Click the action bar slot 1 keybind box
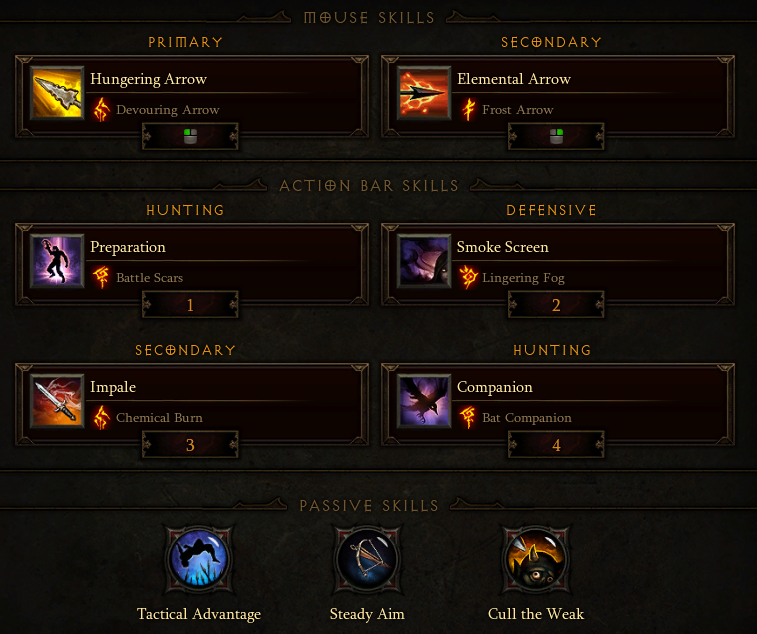This screenshot has height=634, width=757. click(190, 305)
